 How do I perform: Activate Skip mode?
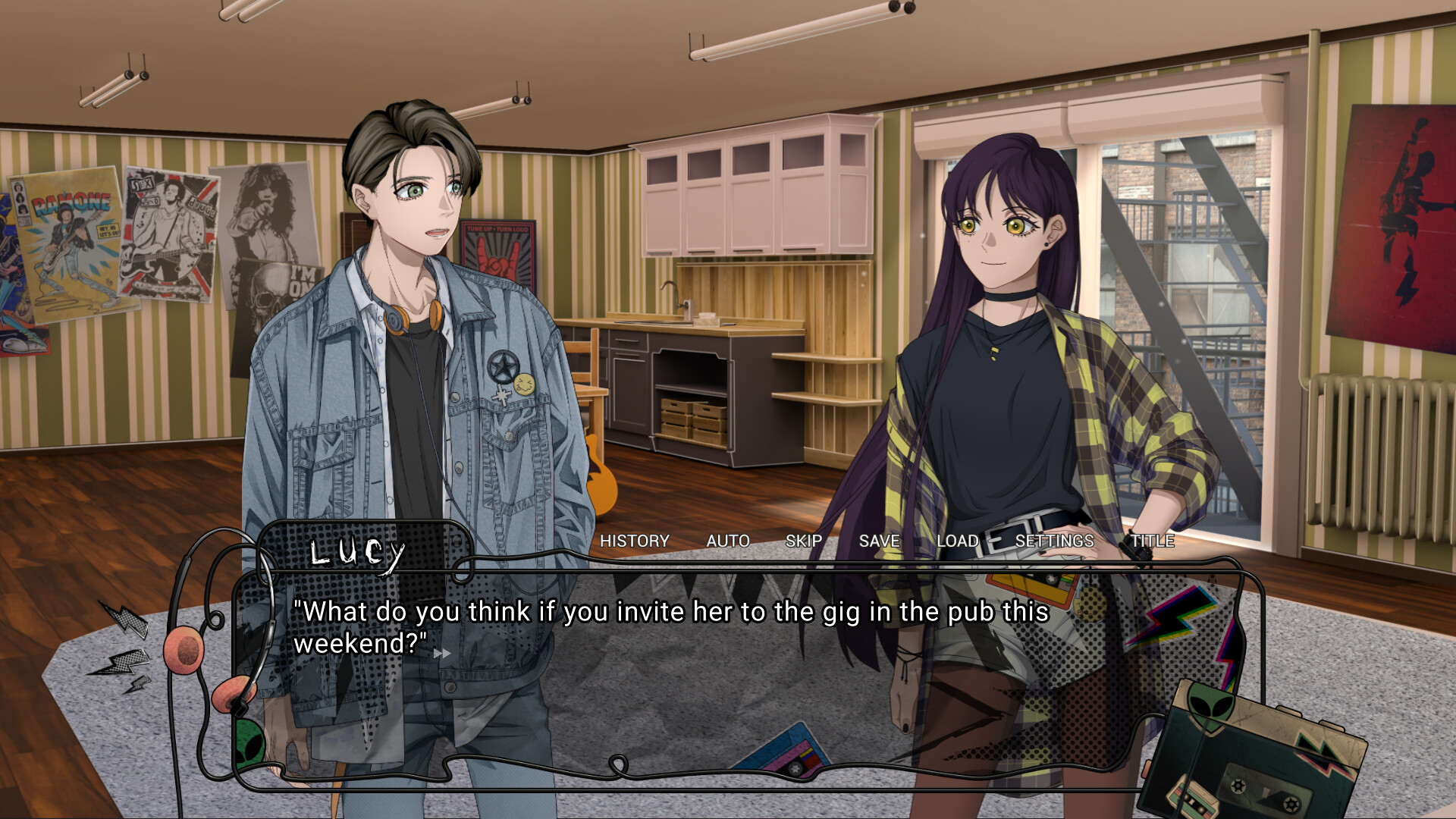pyautogui.click(x=804, y=541)
